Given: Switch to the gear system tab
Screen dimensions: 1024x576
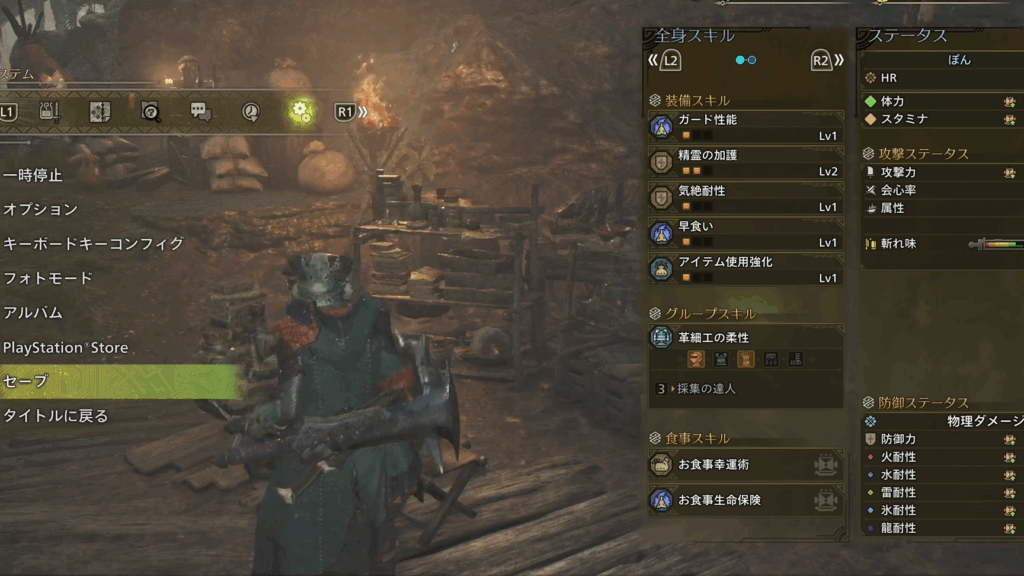Looking at the screenshot, I should (x=300, y=111).
